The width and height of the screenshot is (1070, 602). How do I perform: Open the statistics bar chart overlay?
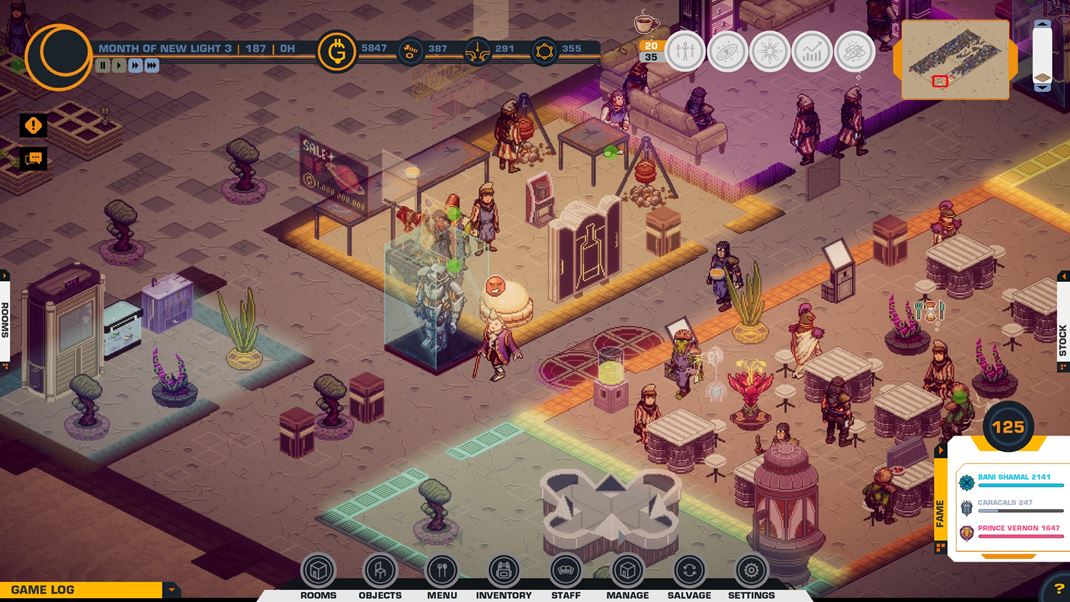pos(811,51)
